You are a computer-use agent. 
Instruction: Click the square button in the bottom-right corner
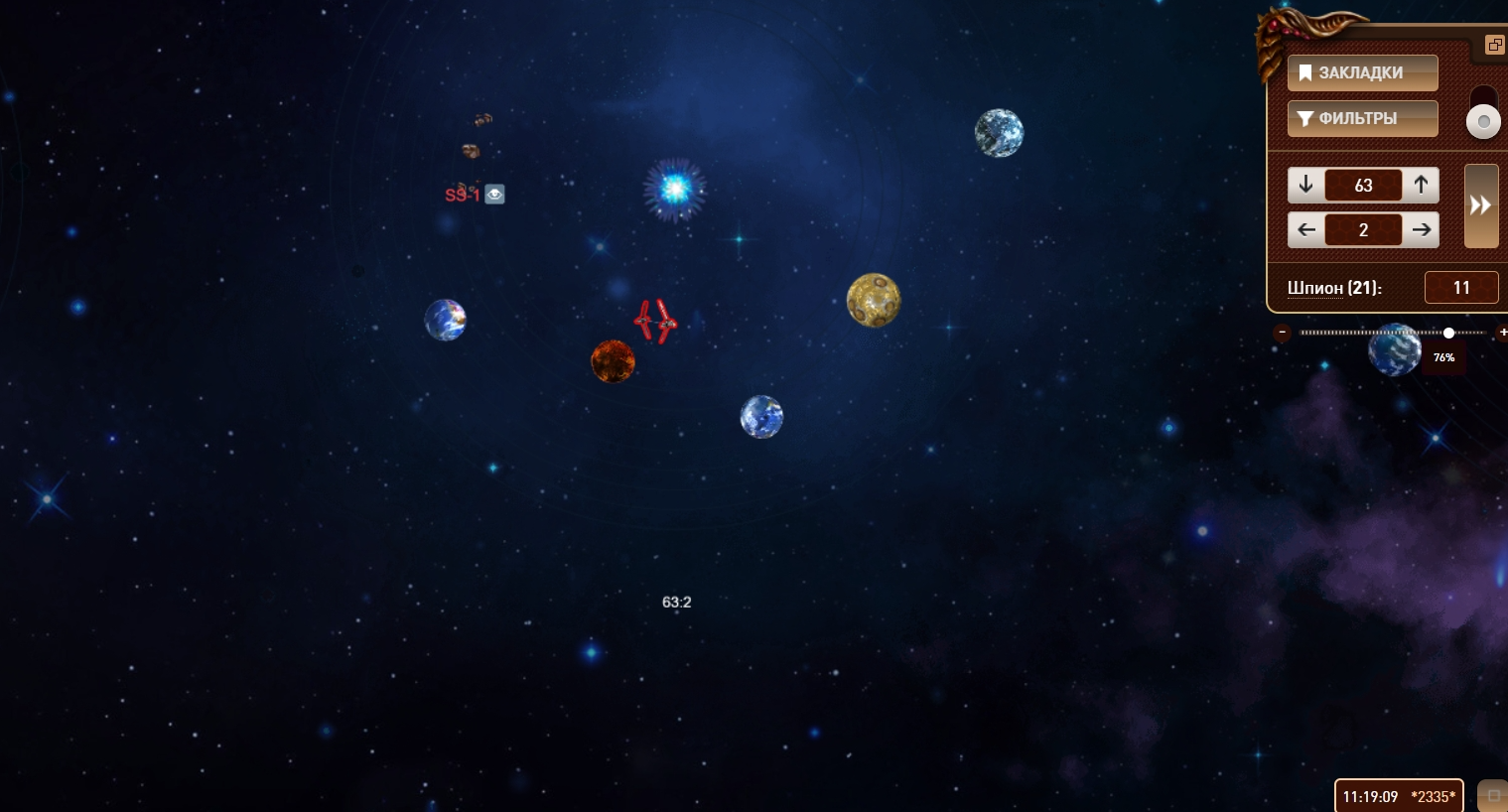pyautogui.click(x=1493, y=796)
